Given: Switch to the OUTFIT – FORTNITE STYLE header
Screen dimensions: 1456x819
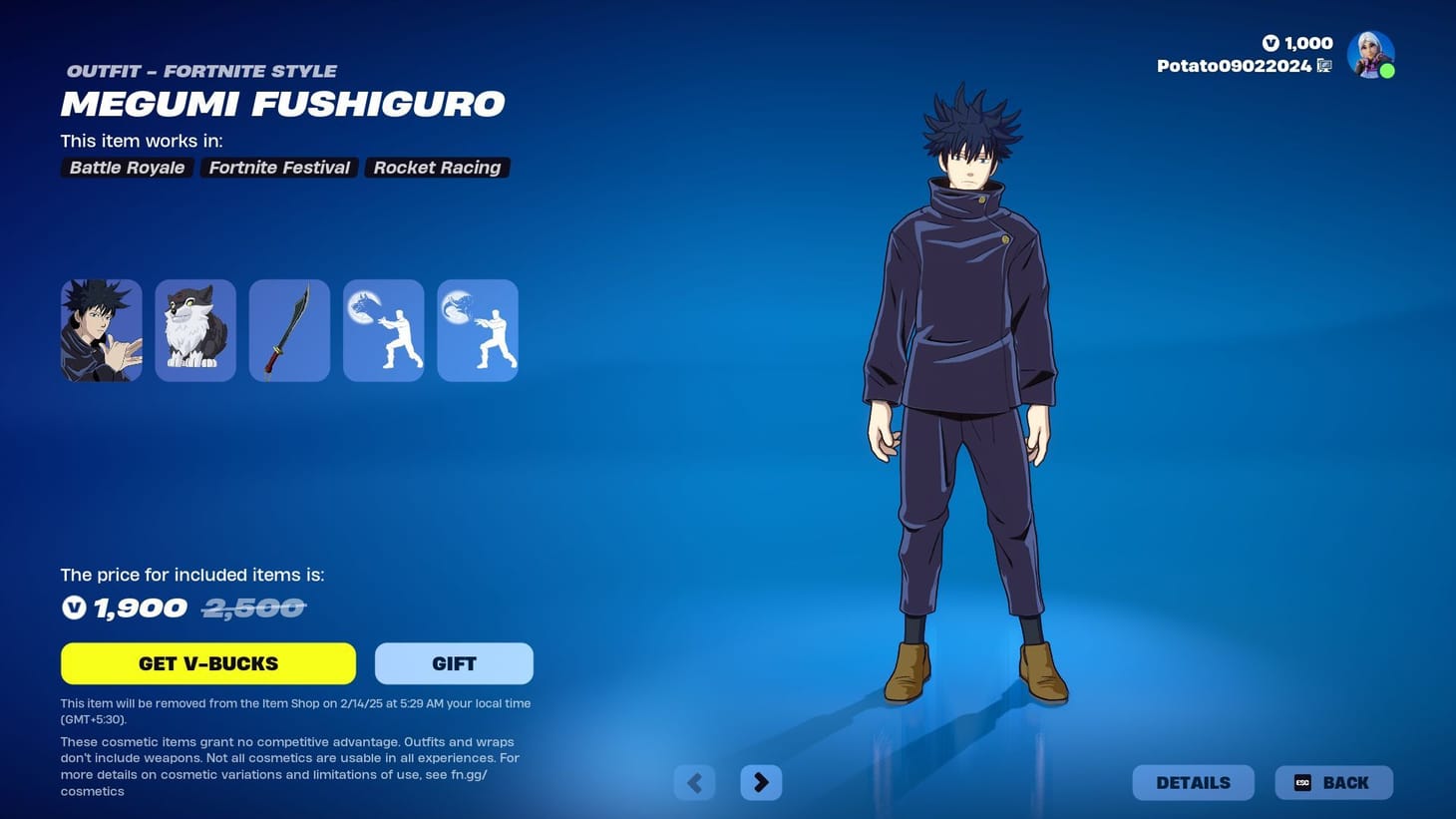Looking at the screenshot, I should click(x=202, y=71).
